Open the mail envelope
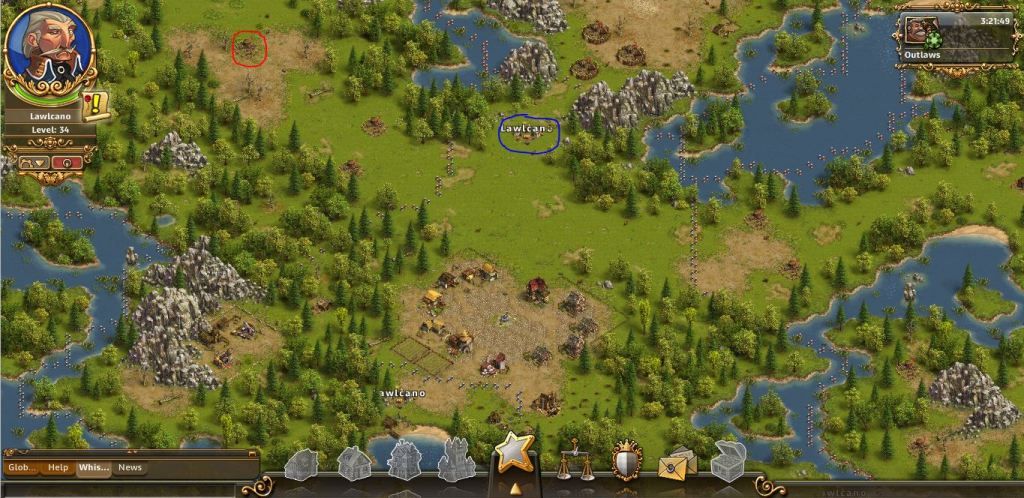This screenshot has width=1024, height=498. 677,461
